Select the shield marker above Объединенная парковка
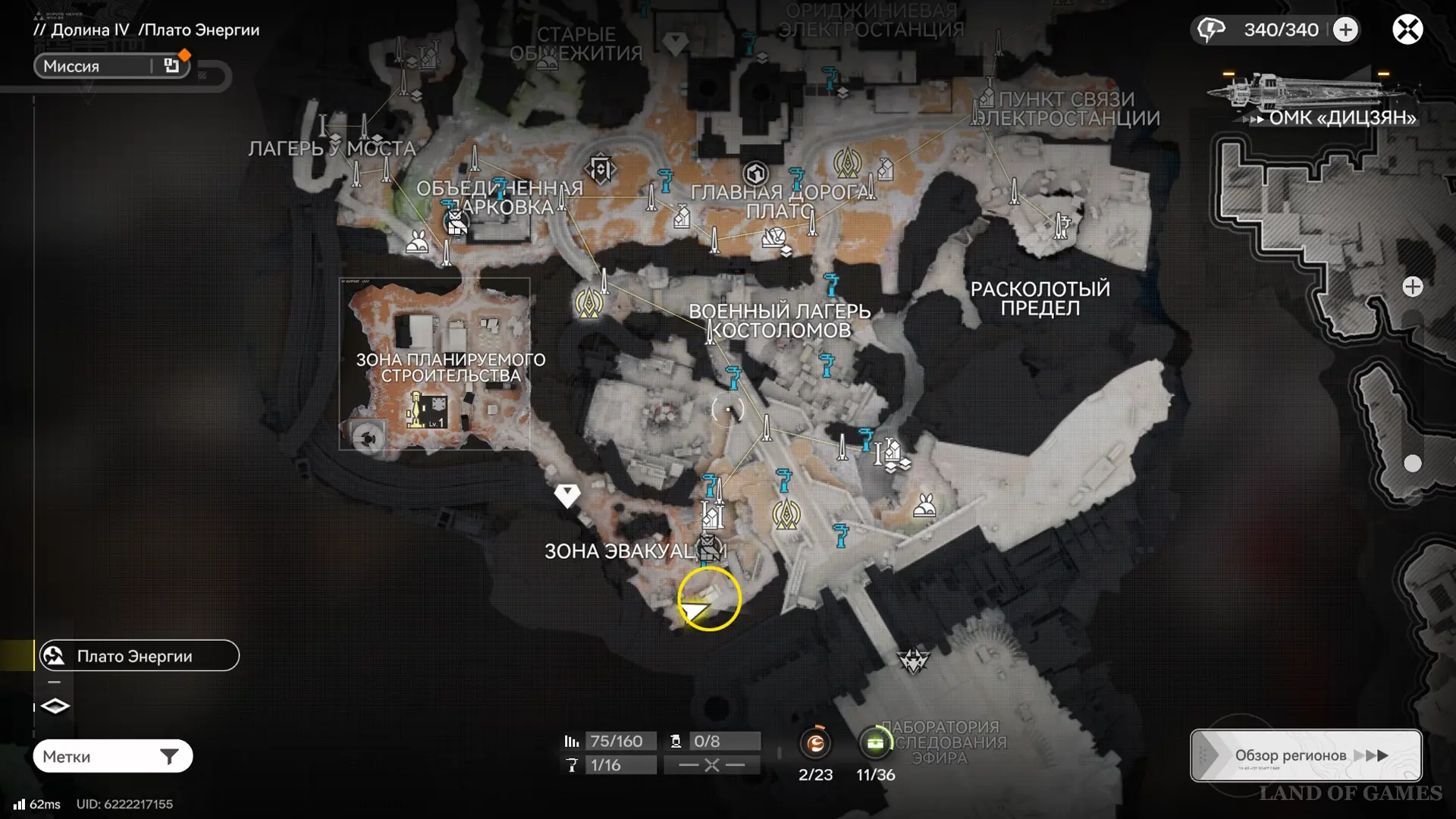1456x819 pixels. pos(600,168)
